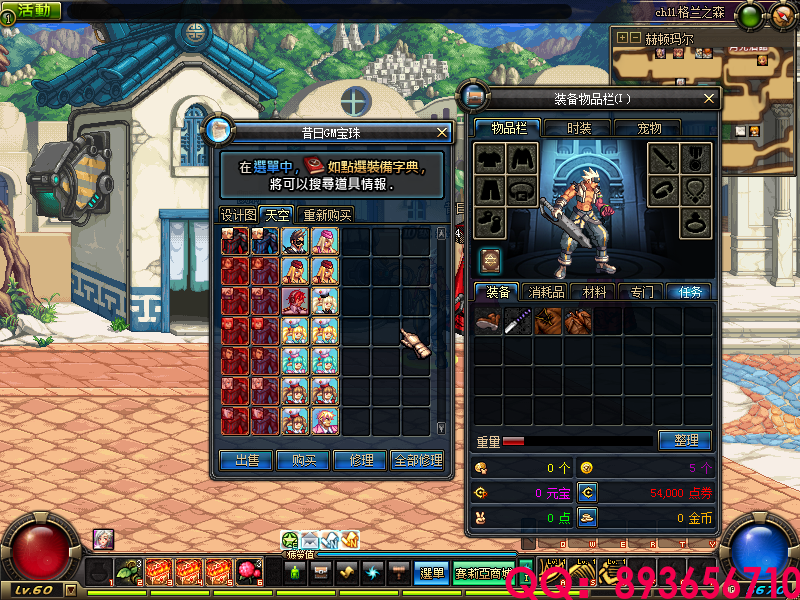This screenshot has width=800, height=600.
Task: Choose the 修理 repair button
Action: click(x=360, y=460)
